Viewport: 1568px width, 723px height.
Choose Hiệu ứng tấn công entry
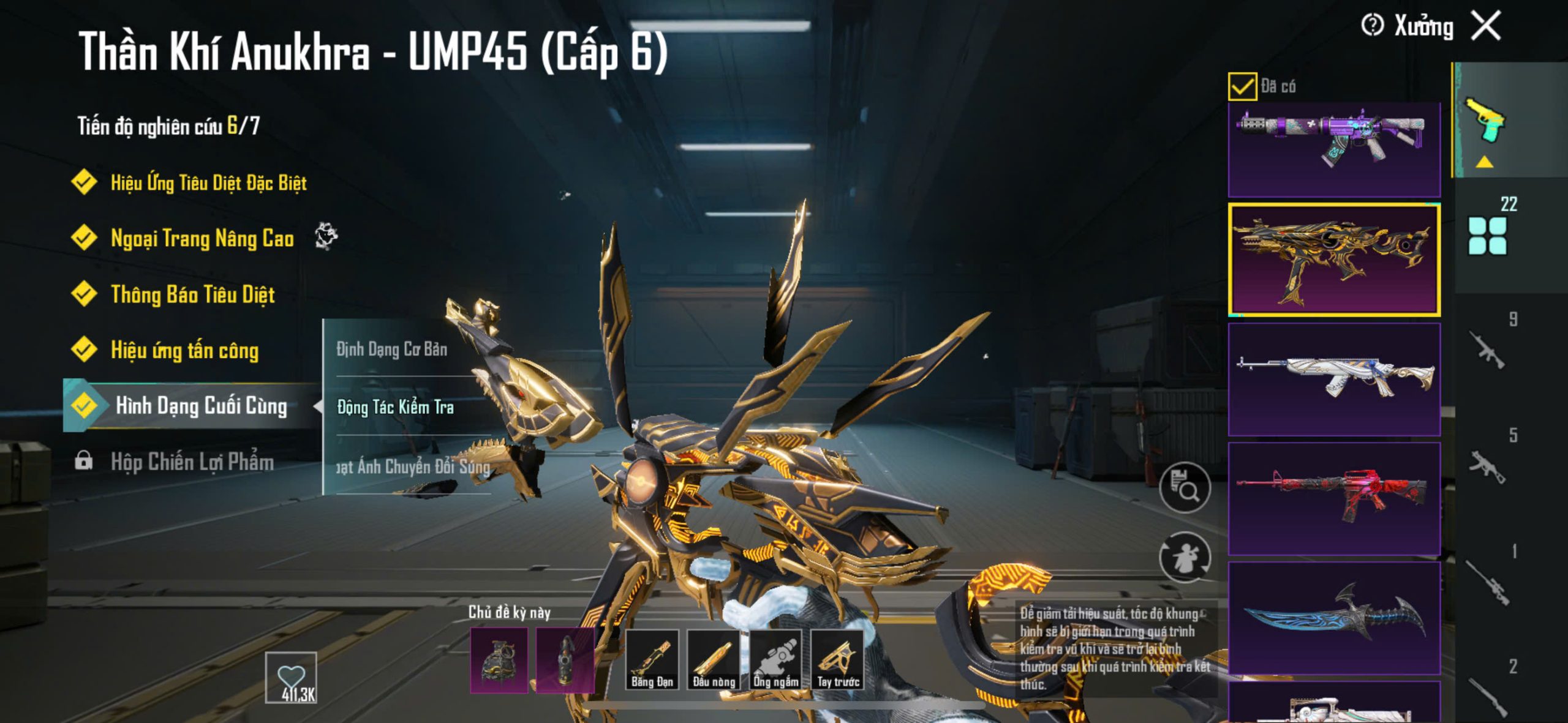184,350
